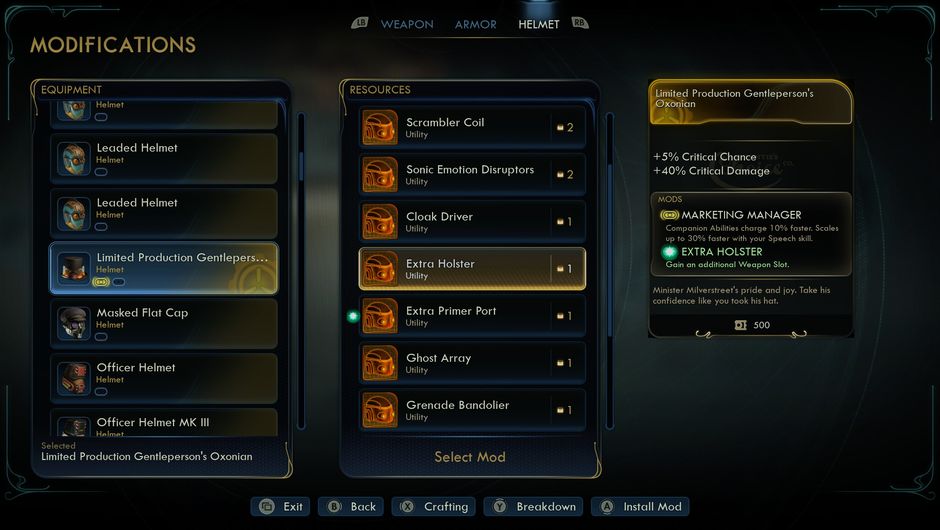Select Limited Production Gentleperson's Oxonian helmet

click(x=164, y=268)
